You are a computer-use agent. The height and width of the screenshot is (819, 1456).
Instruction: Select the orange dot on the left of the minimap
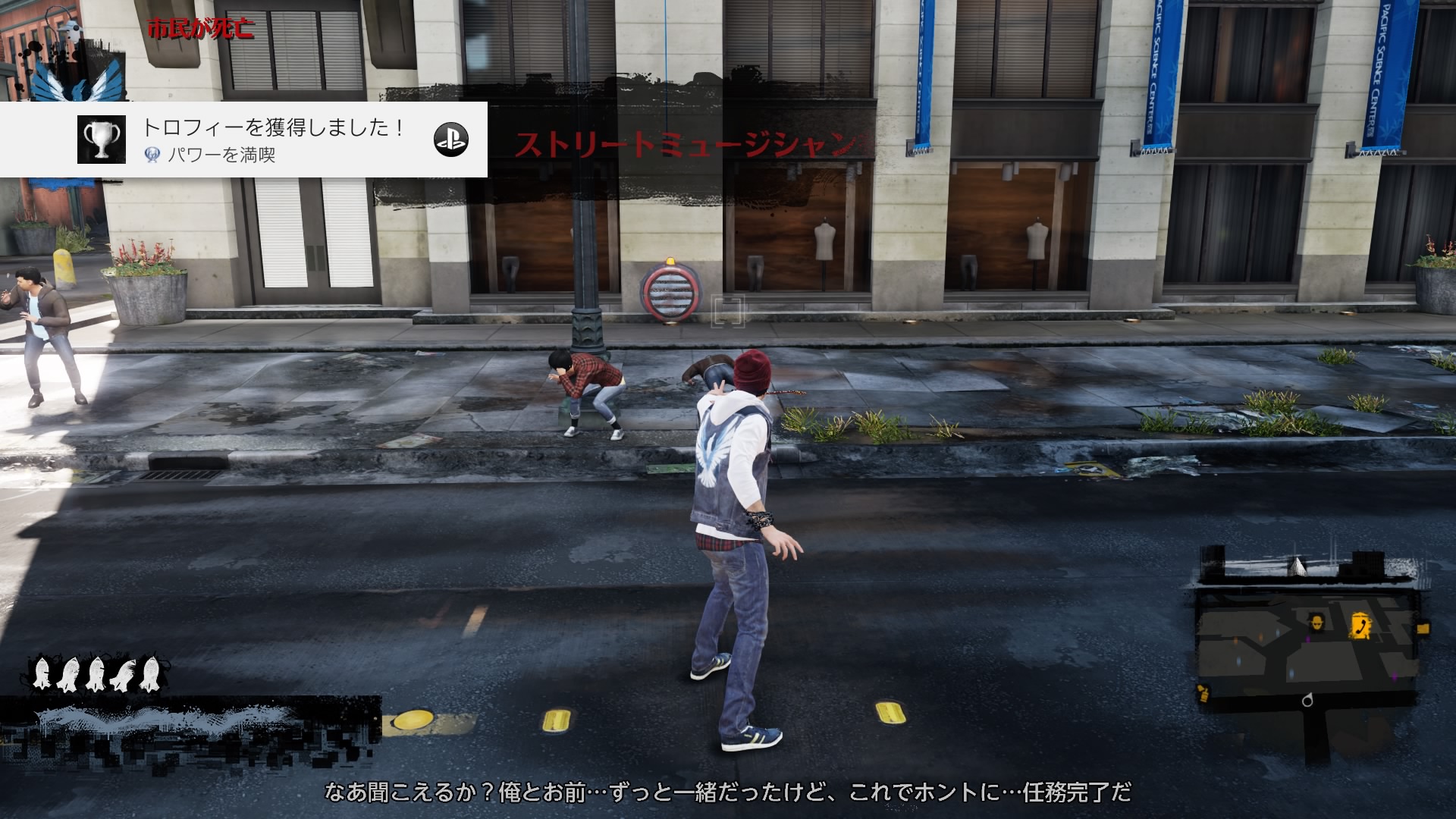pyautogui.click(x=1235, y=639)
